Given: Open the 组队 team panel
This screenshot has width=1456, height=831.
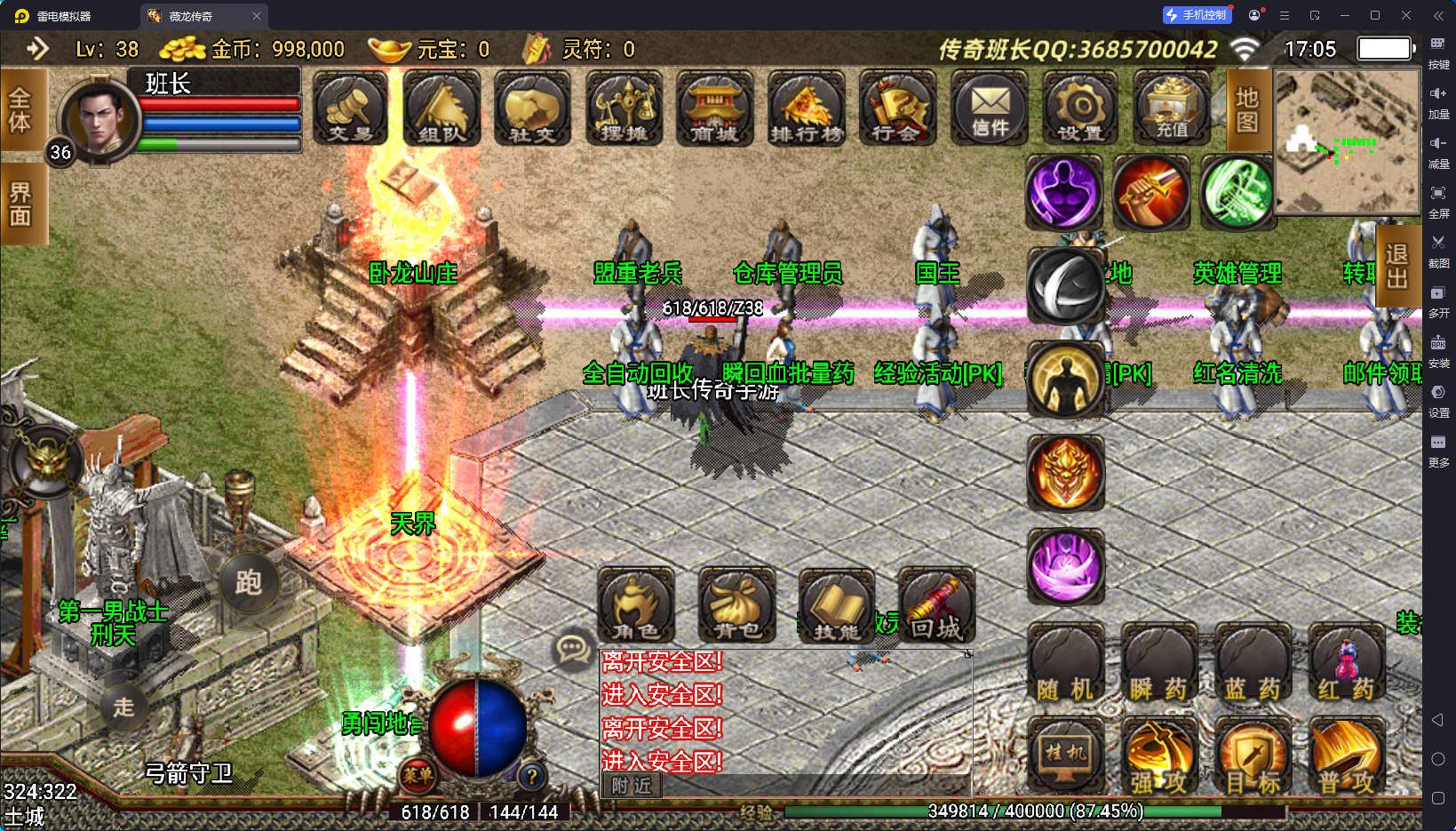Looking at the screenshot, I should tap(441, 108).
